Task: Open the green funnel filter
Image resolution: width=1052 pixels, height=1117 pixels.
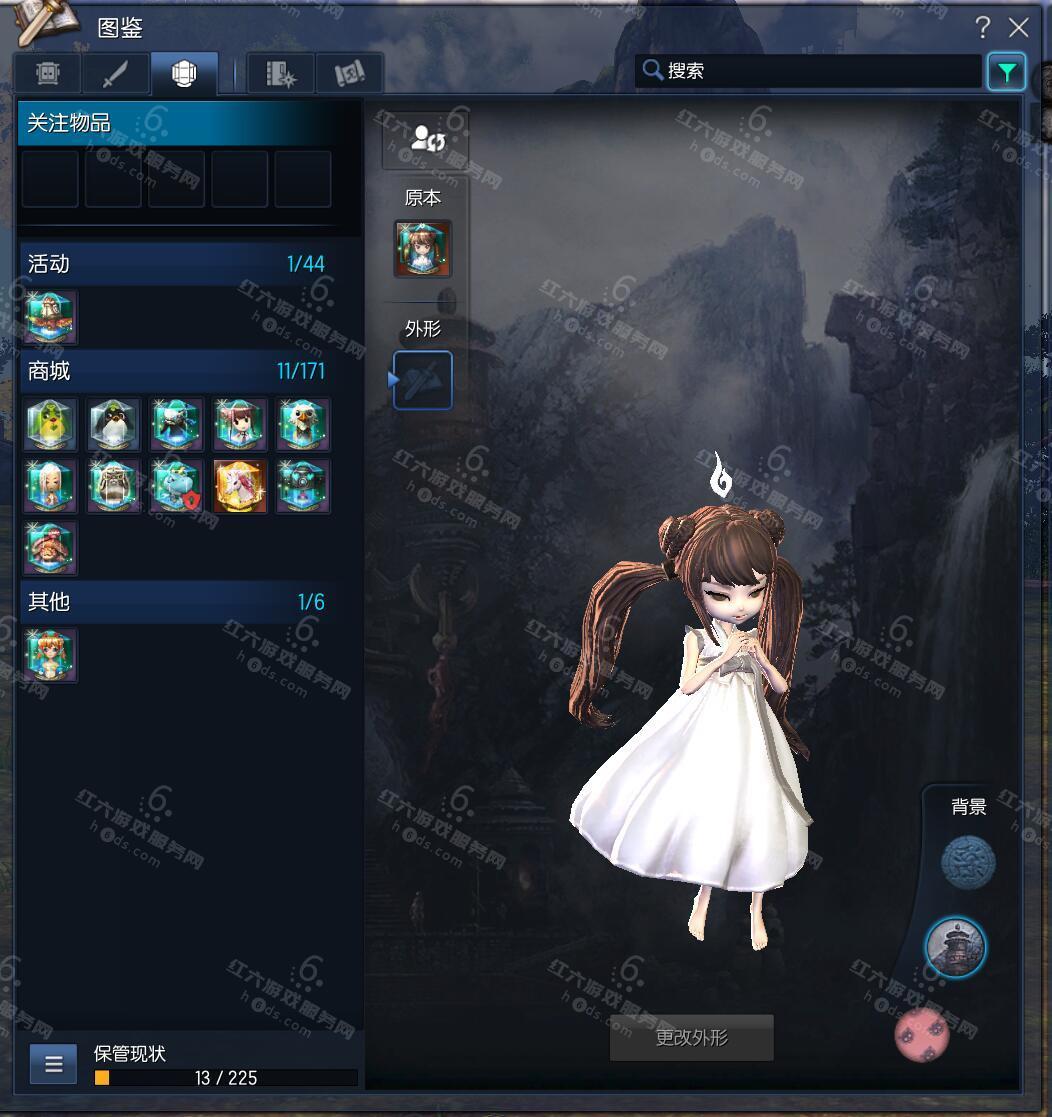Action: point(1006,72)
